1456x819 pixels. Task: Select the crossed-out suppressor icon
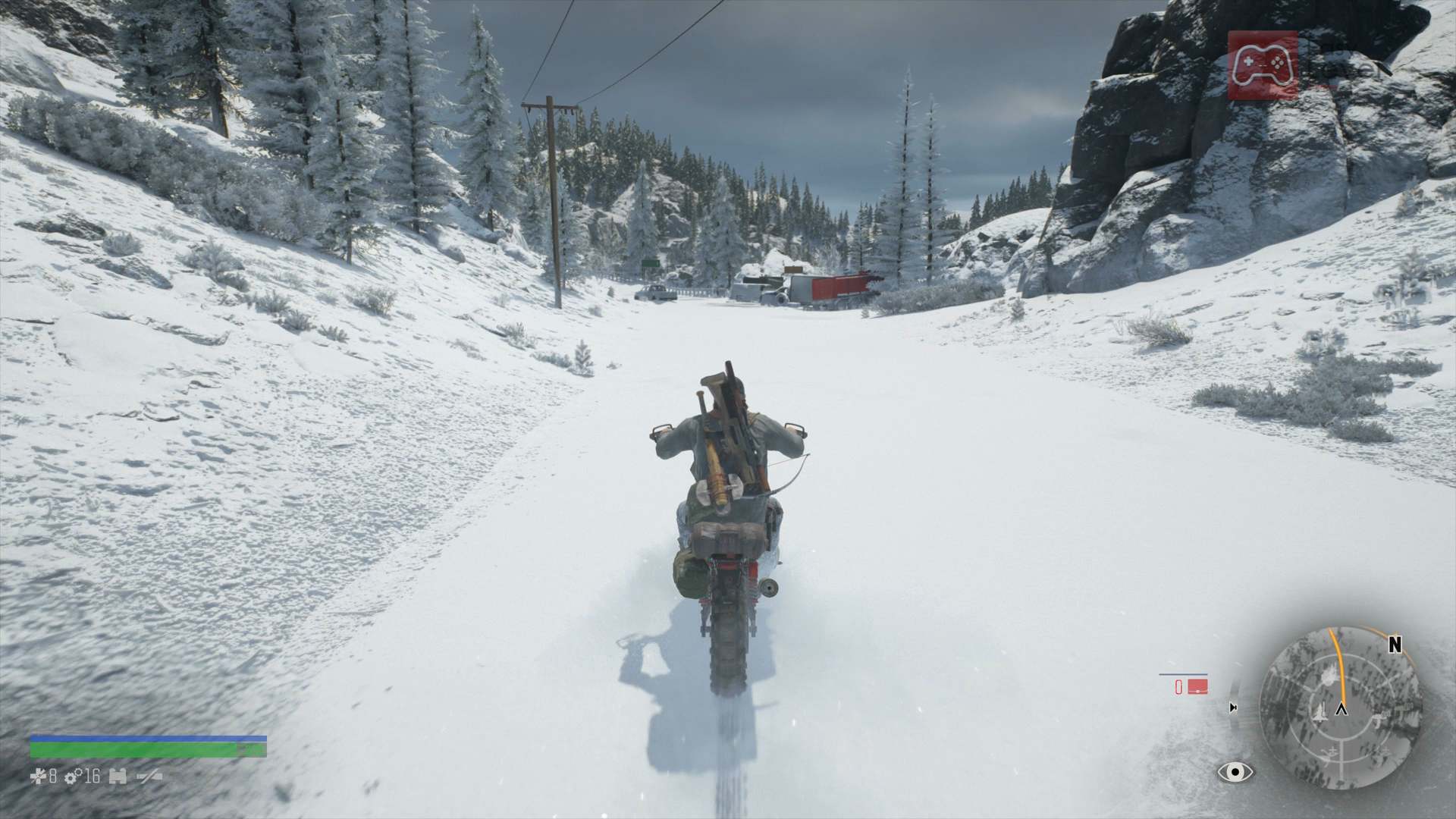point(149,777)
